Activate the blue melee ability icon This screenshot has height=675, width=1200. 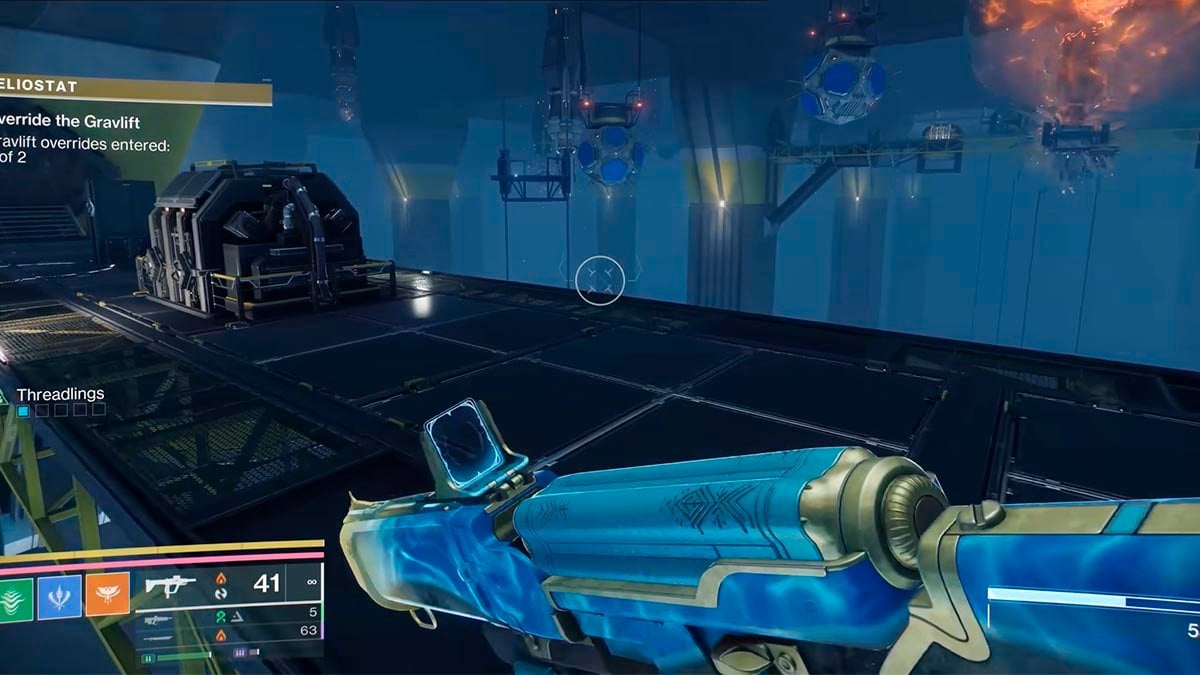[x=59, y=596]
